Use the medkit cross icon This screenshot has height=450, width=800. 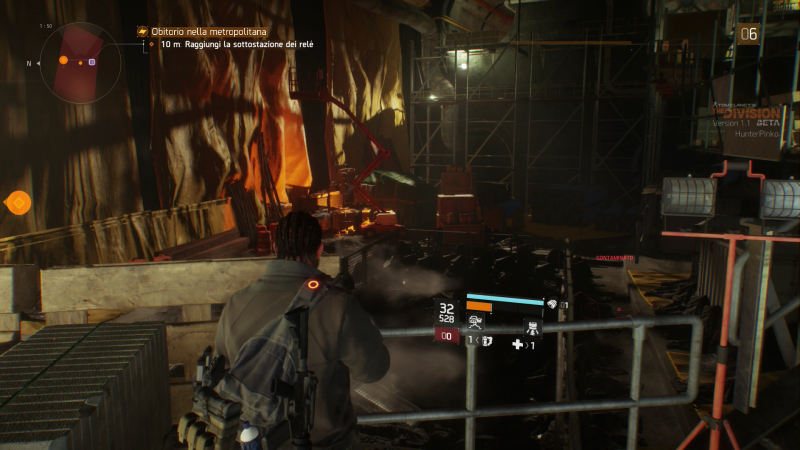click(x=517, y=344)
